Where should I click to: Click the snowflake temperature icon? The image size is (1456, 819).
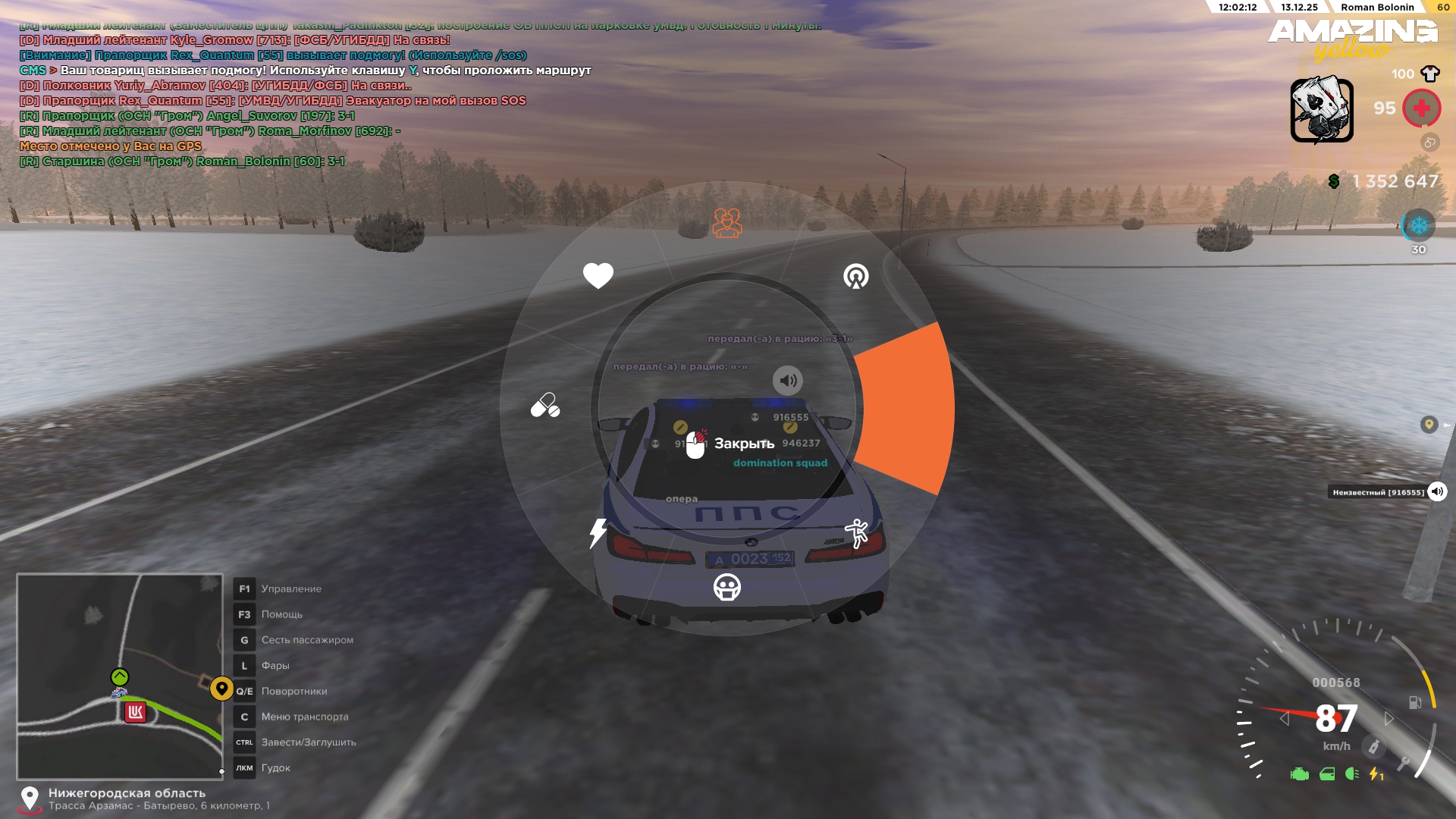[1418, 226]
